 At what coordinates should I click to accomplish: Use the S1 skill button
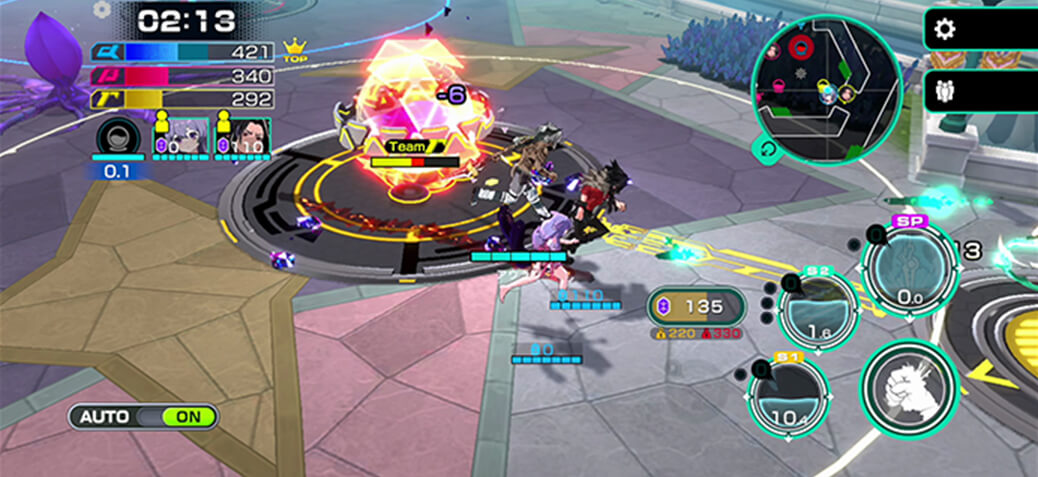pos(788,394)
